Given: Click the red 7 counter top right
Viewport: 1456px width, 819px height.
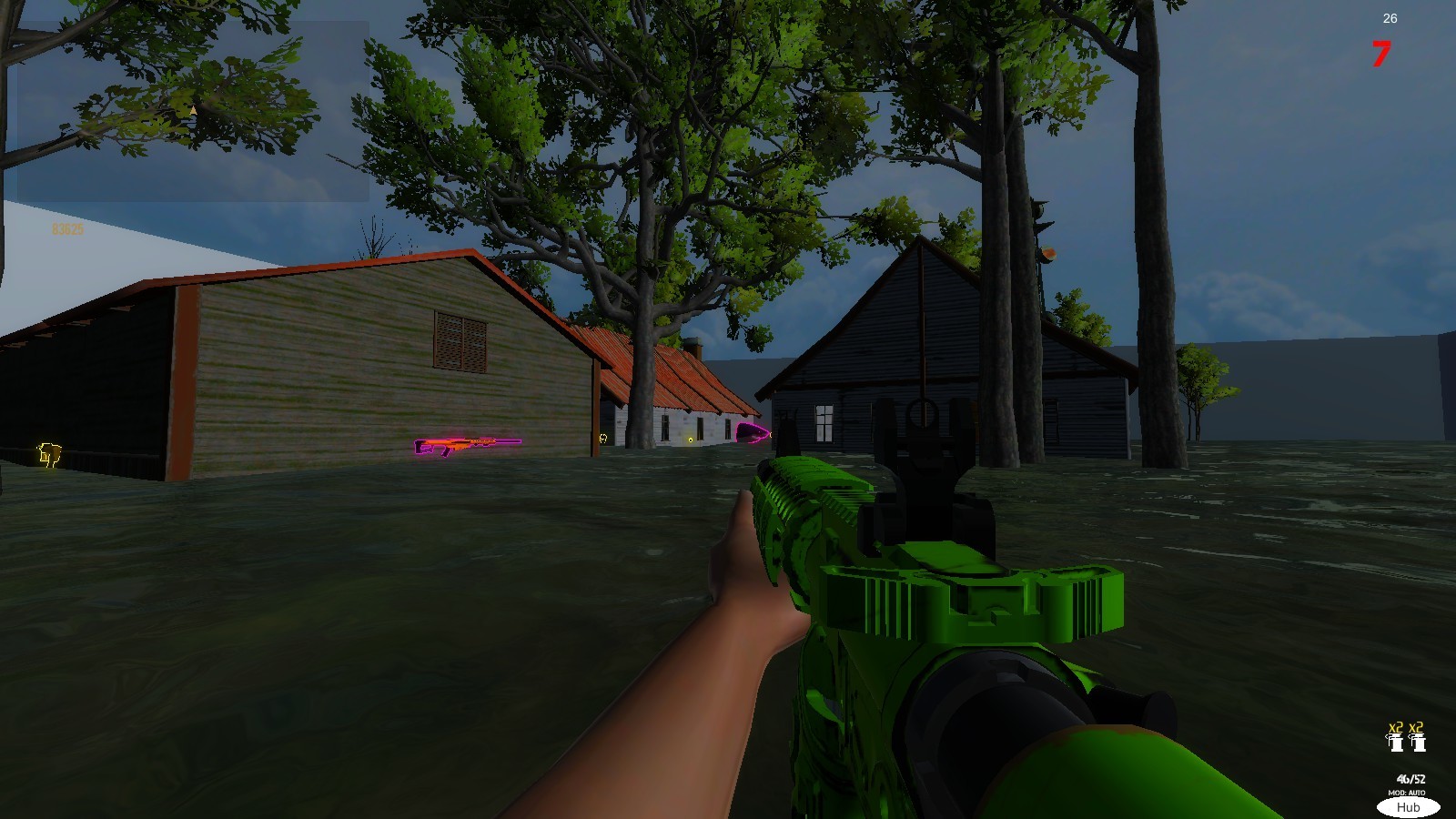Looking at the screenshot, I should pyautogui.click(x=1381, y=55).
